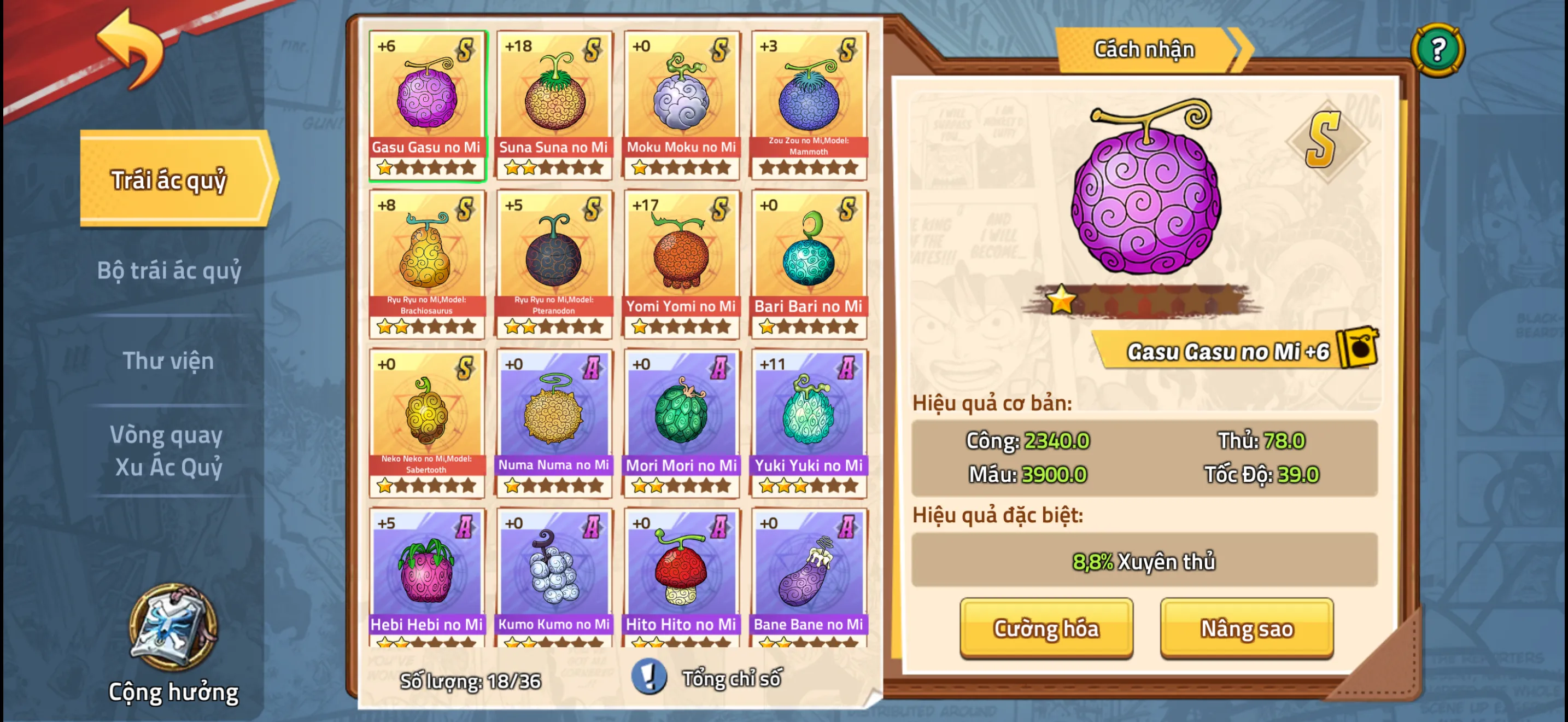This screenshot has width=1568, height=722.
Task: Select the Numa Numa no Mi fruit
Action: click(x=553, y=422)
